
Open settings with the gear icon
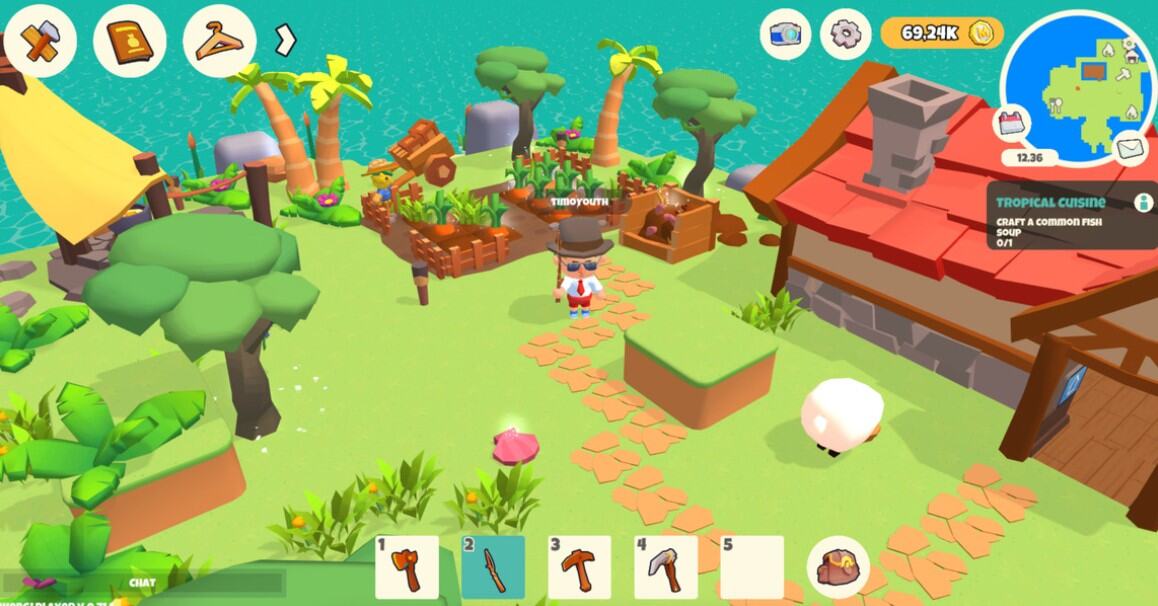845,34
